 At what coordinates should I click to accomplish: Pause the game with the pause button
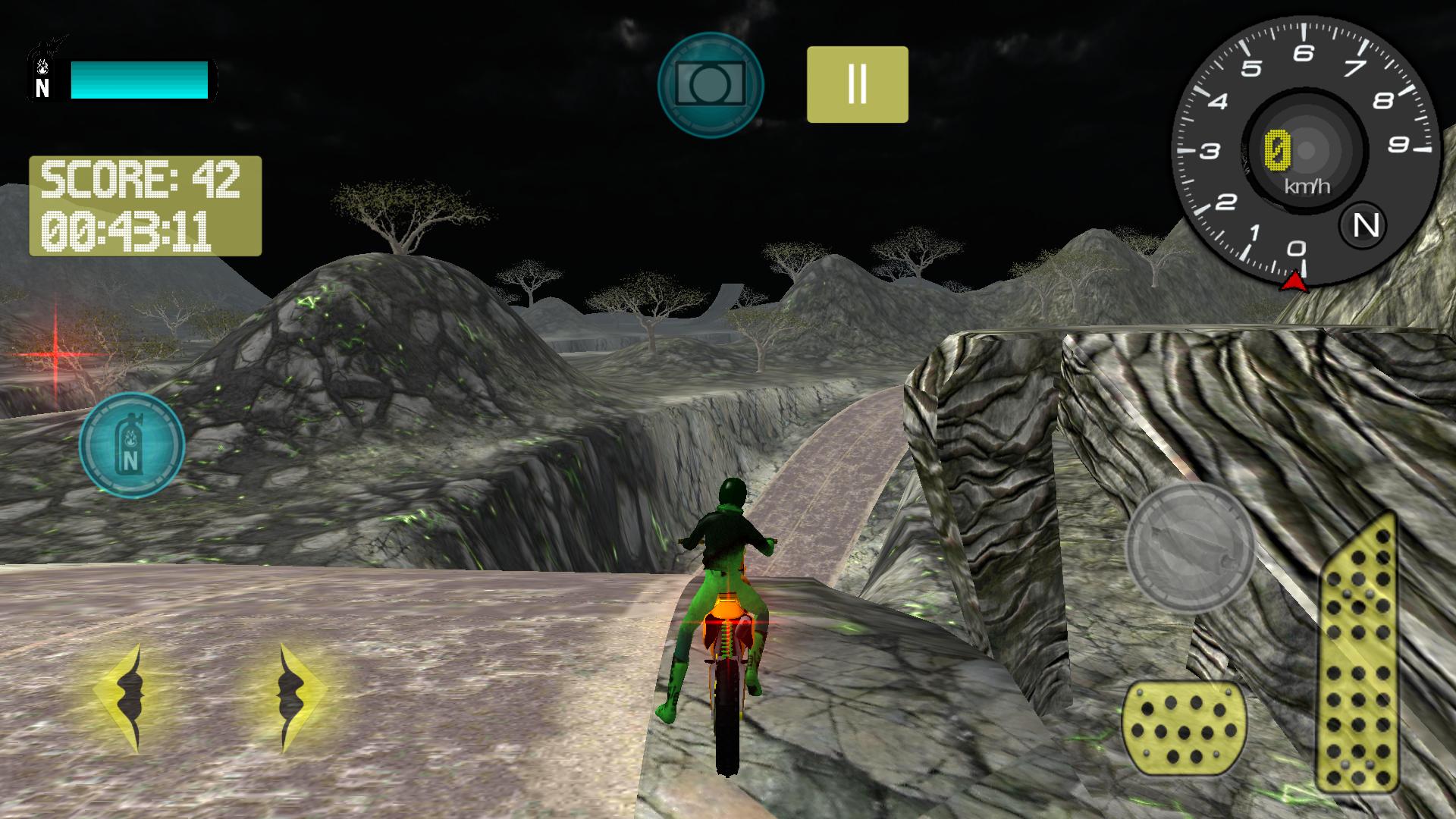[856, 82]
